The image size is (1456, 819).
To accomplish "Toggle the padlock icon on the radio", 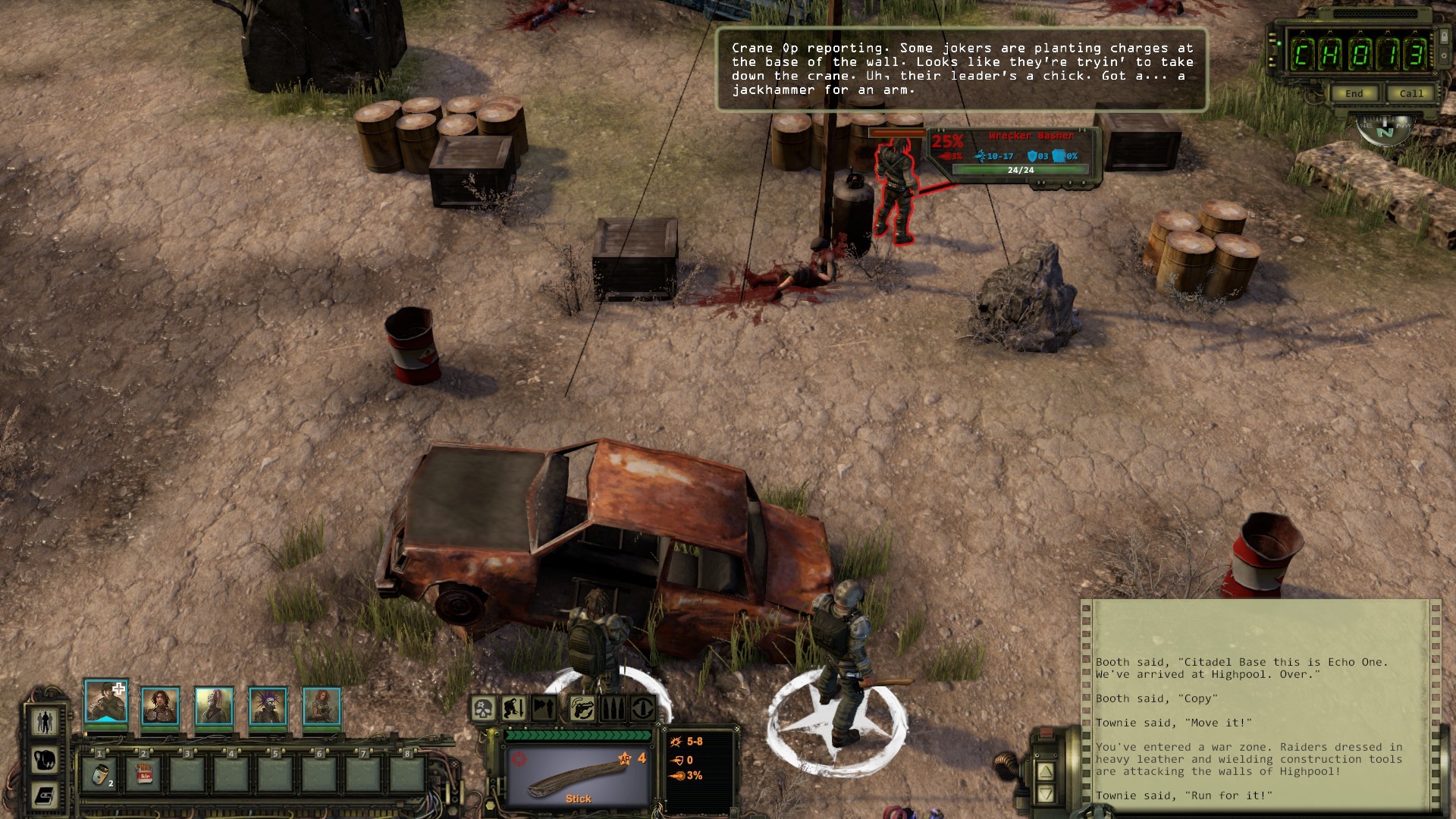I will pyautogui.click(x=1443, y=37).
